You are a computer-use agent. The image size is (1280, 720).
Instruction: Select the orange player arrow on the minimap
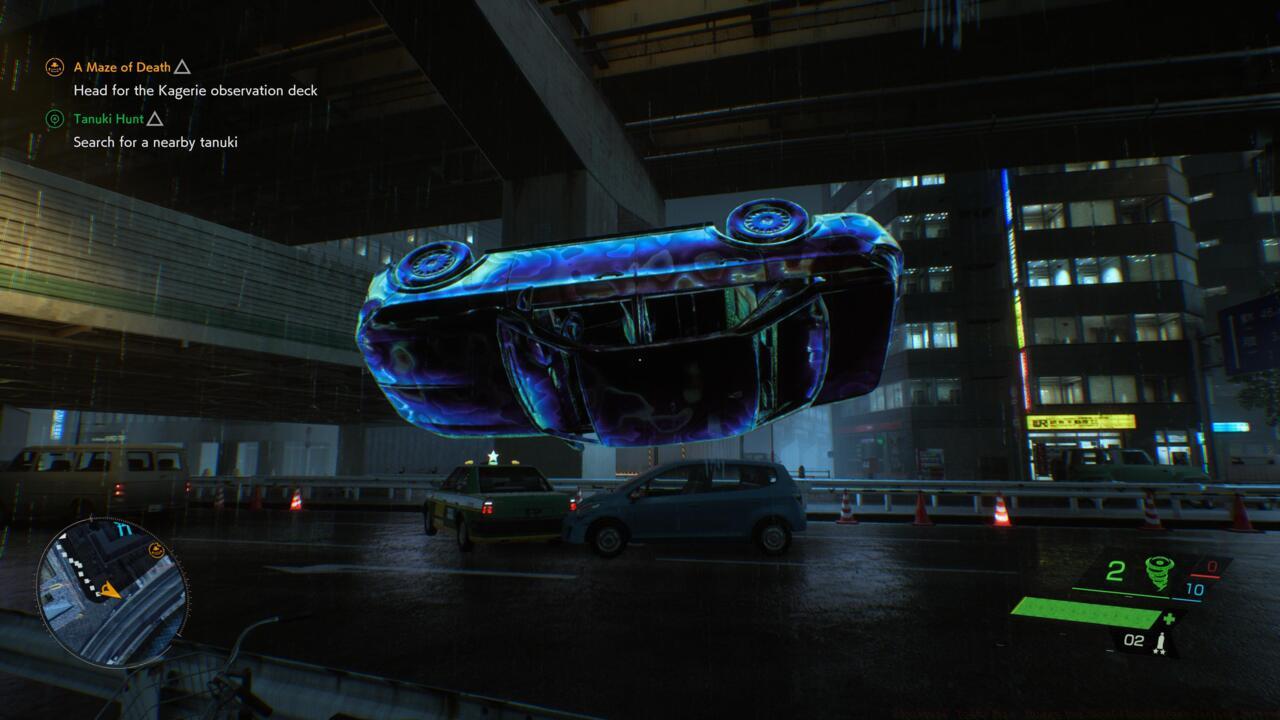[x=111, y=591]
